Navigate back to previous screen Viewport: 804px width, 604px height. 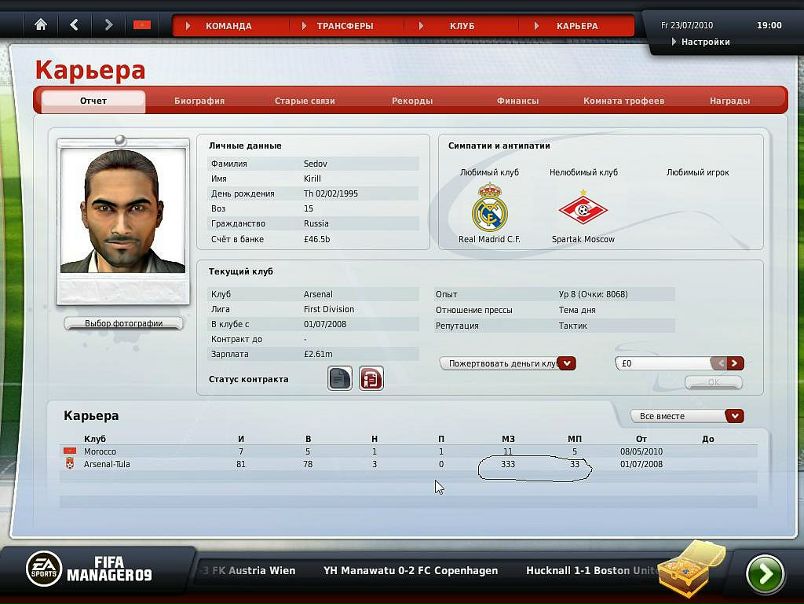(x=75, y=24)
